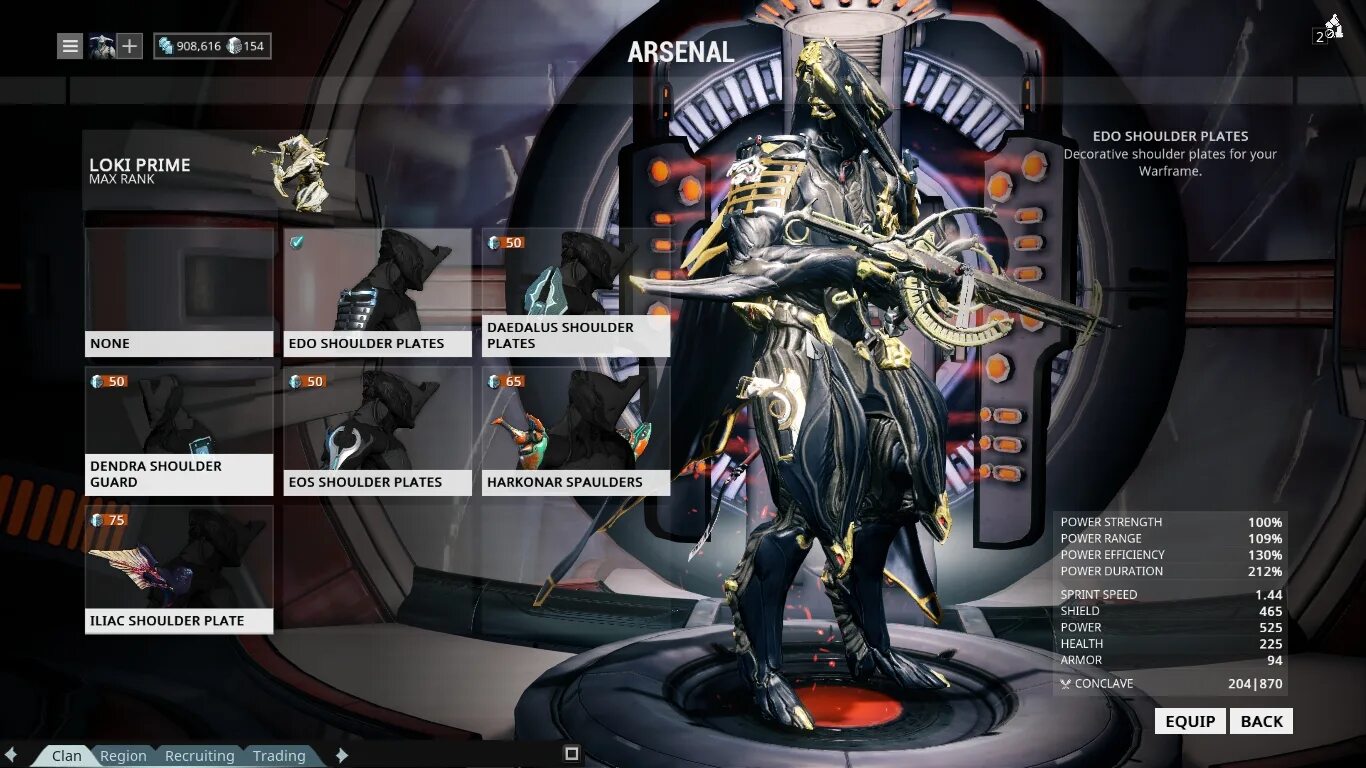
Task: Click the plus invite button
Action: pyautogui.click(x=129, y=45)
